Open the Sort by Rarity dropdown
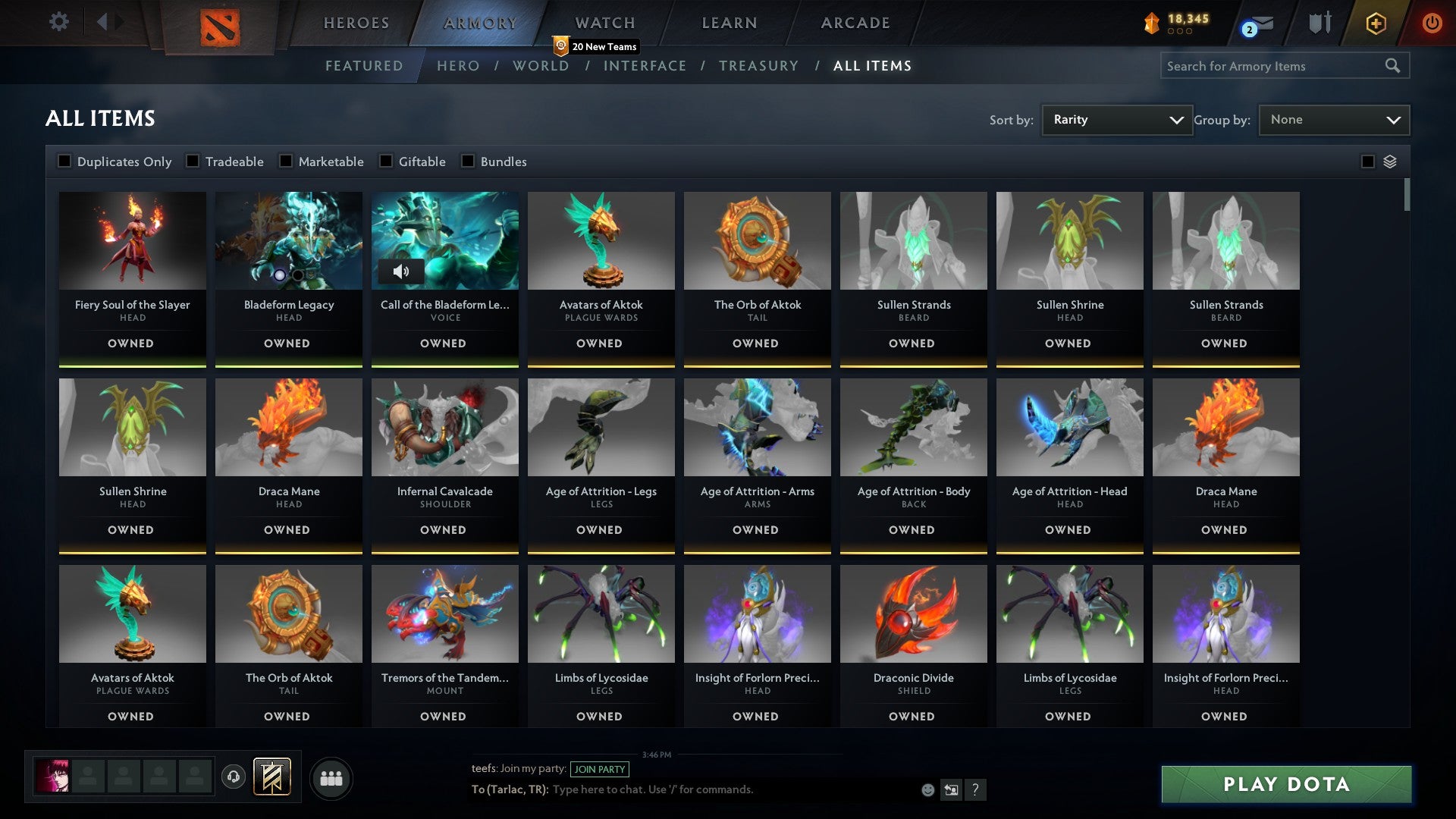 pos(1116,119)
